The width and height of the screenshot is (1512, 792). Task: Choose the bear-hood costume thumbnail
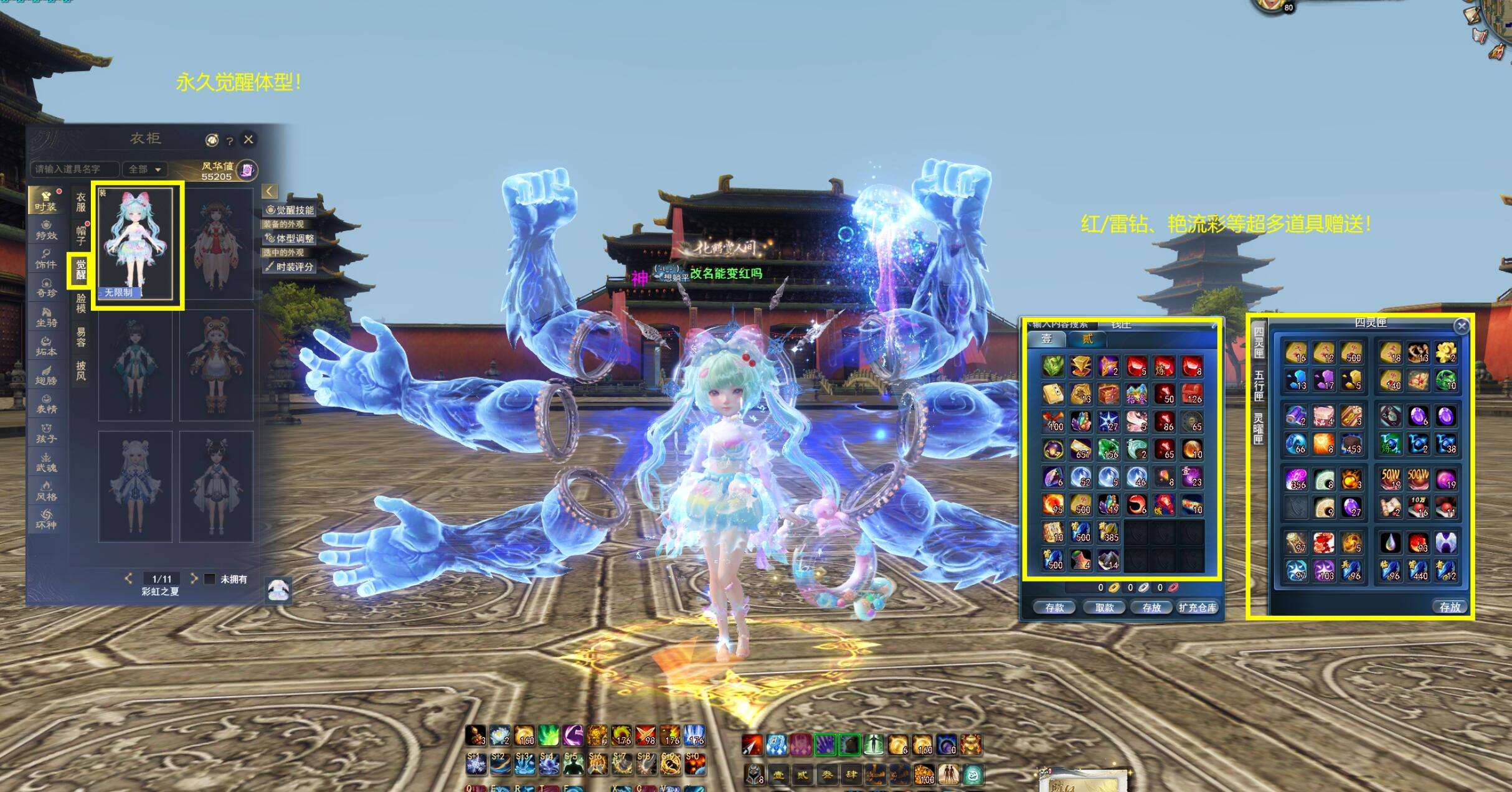coord(216,365)
